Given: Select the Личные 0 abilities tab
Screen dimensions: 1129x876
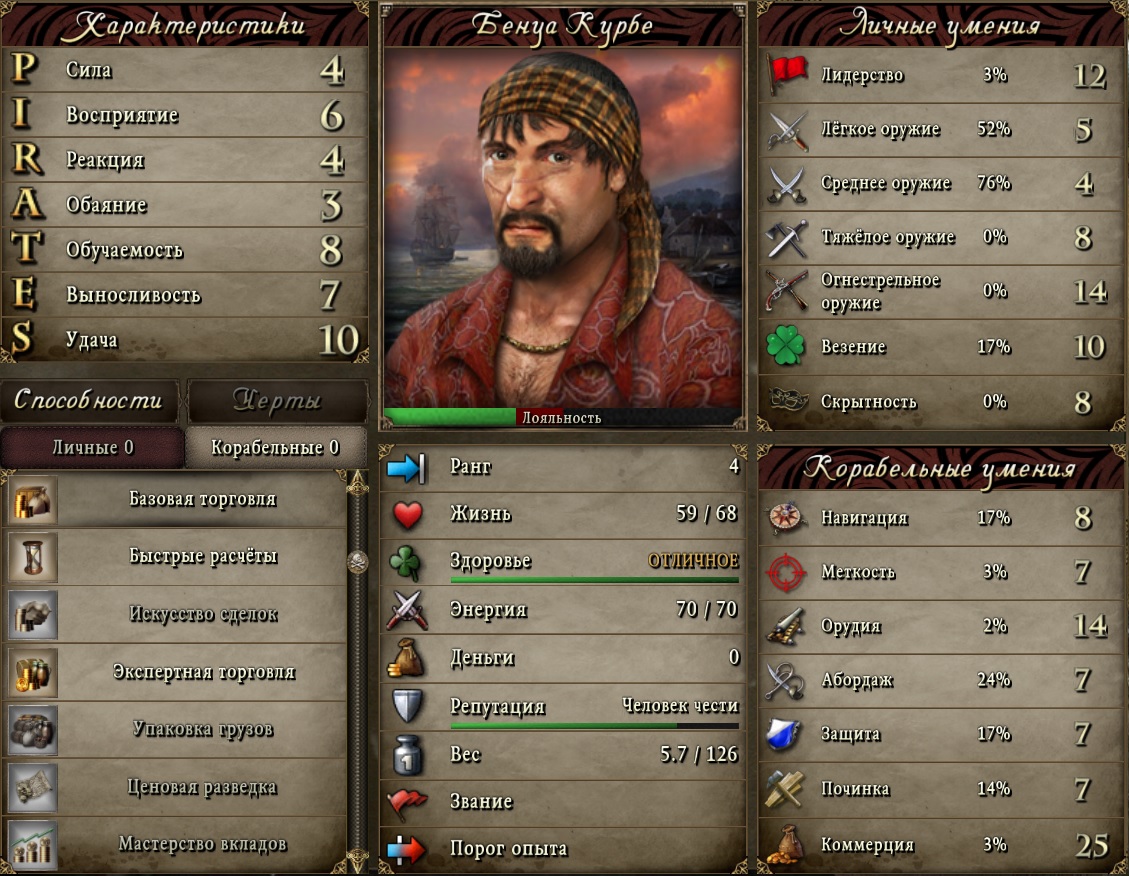Looking at the screenshot, I should tap(93, 447).
